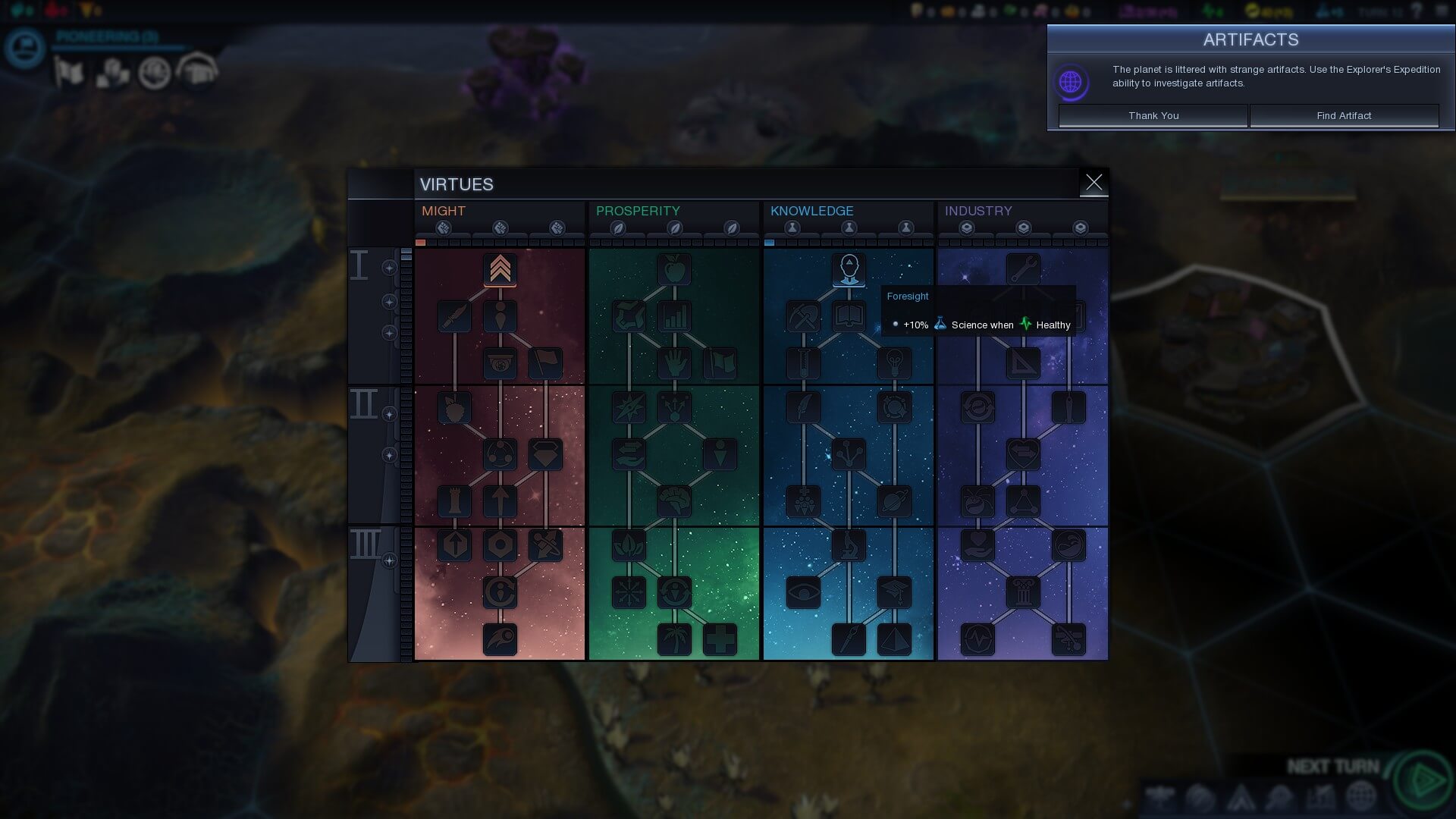Choose the wrench virtue in Industry
The width and height of the screenshot is (1456, 819).
point(1023,270)
